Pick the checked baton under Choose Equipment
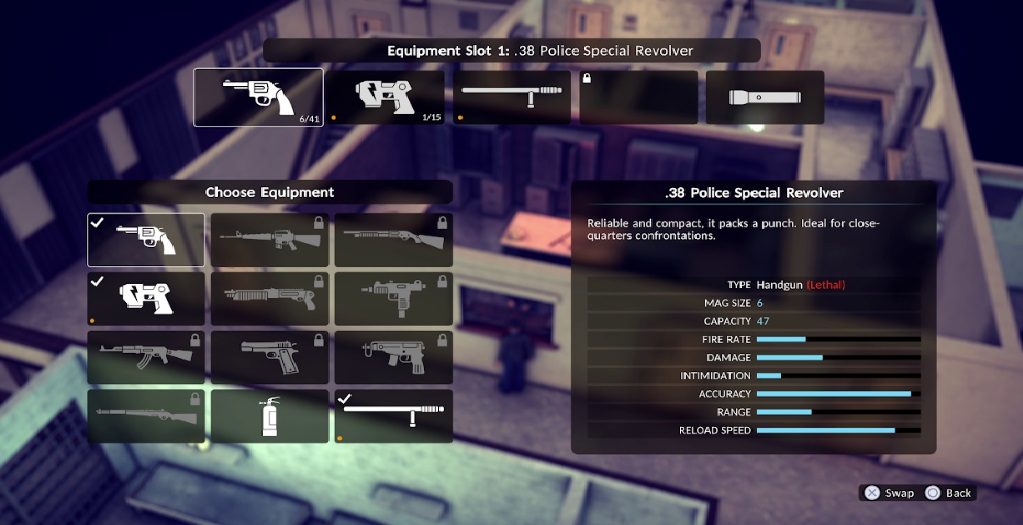The image size is (1023, 525). [x=393, y=416]
